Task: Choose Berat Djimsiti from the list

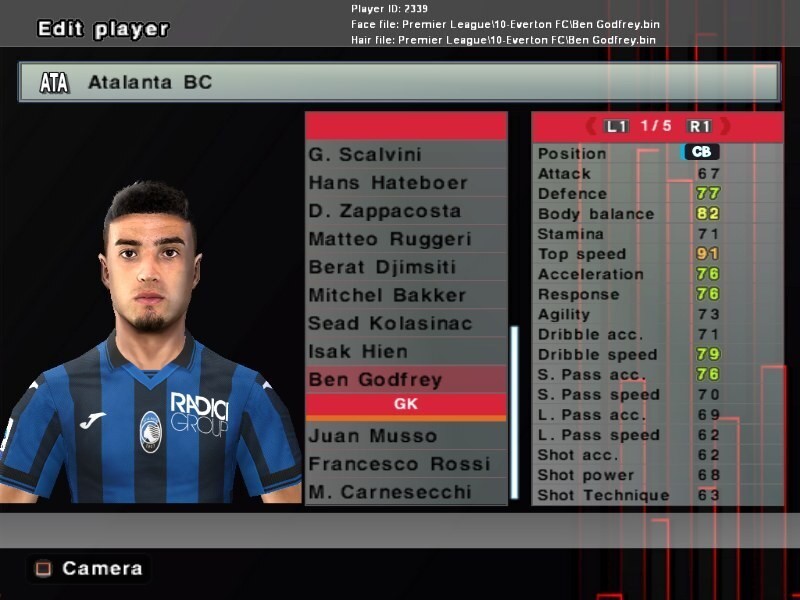Action: click(405, 267)
